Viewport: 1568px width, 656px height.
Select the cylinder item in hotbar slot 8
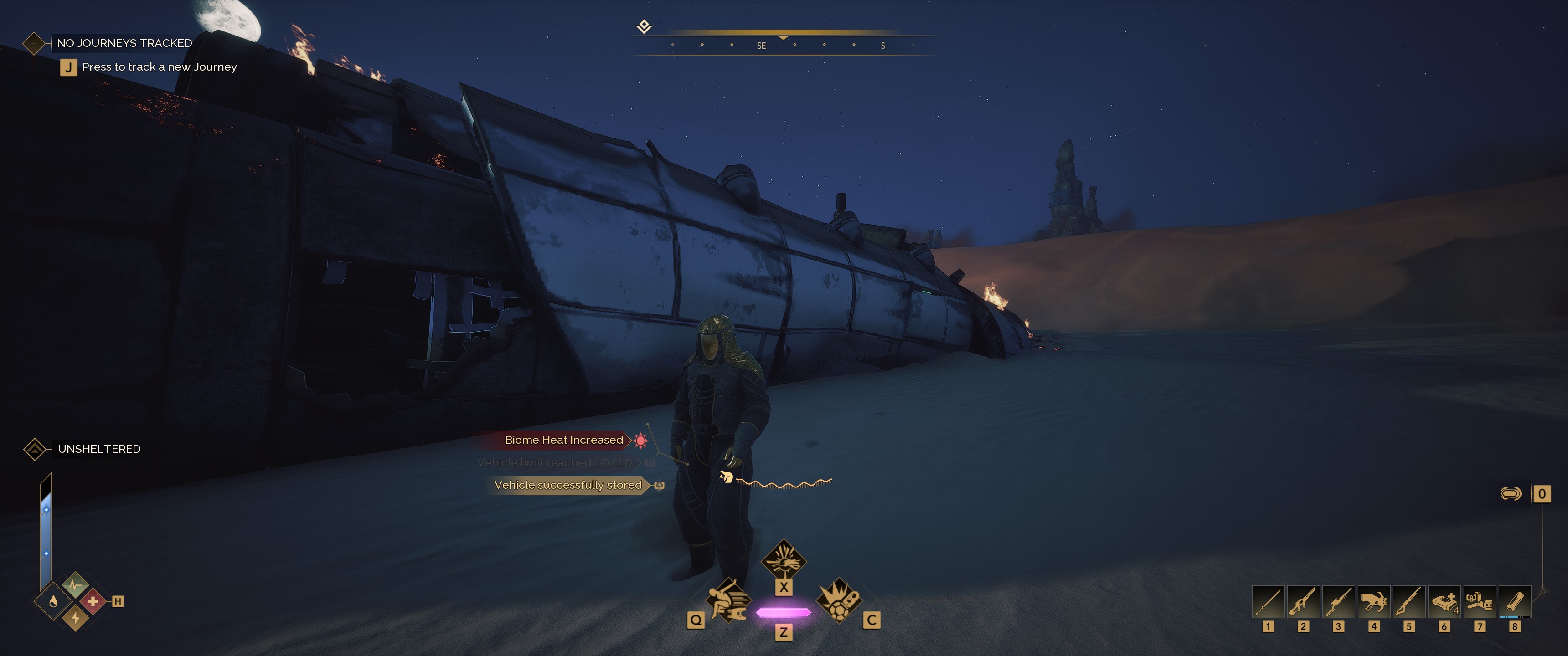pos(1514,602)
